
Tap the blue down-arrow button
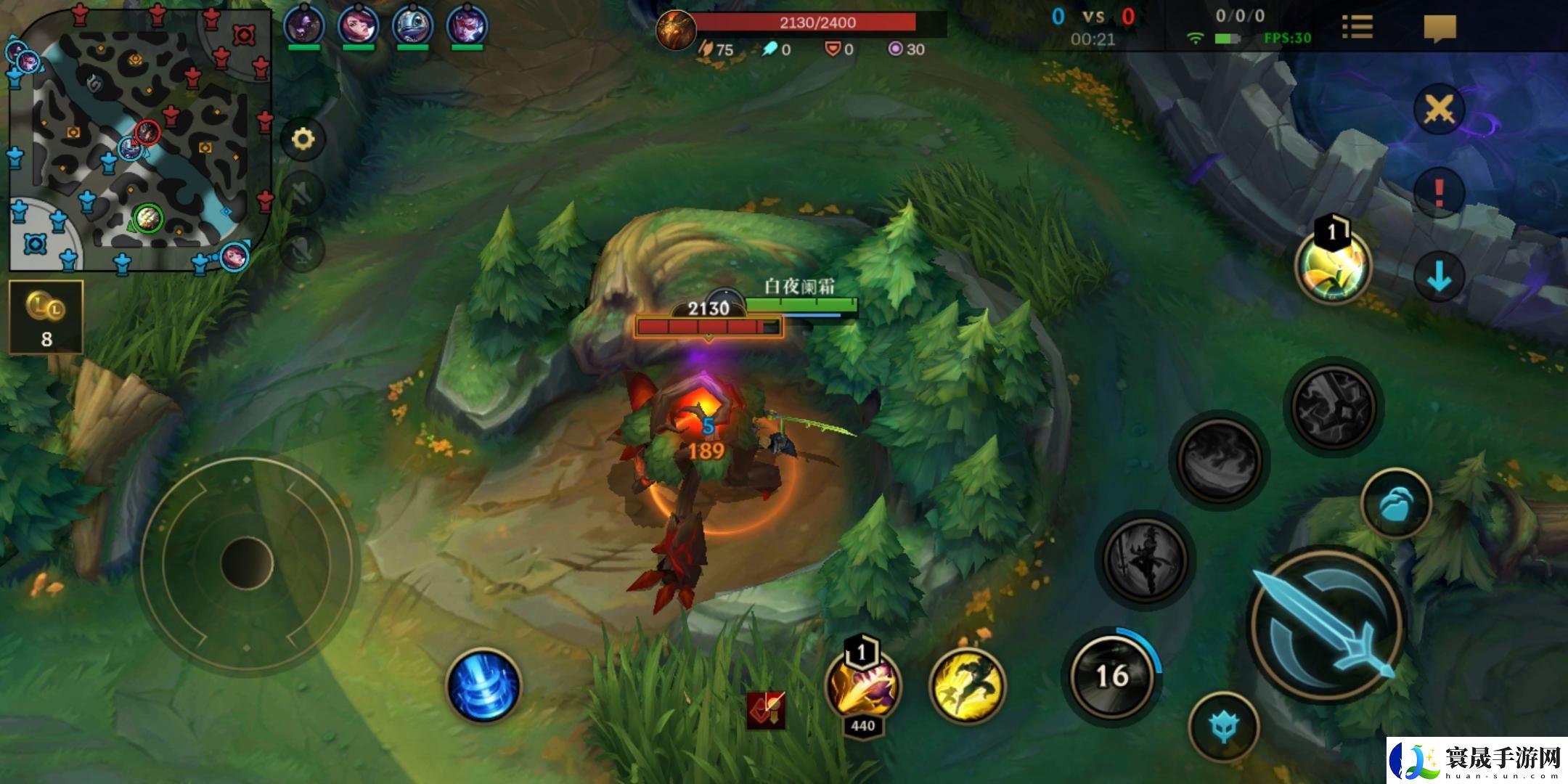1439,277
